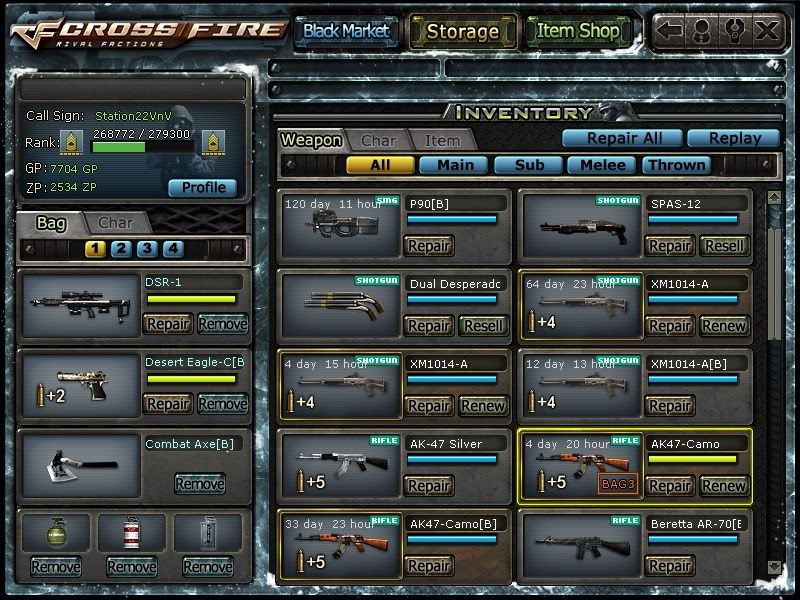The image size is (800, 600).
Task: Remove the Combat Axe from bag
Action: click(x=199, y=484)
